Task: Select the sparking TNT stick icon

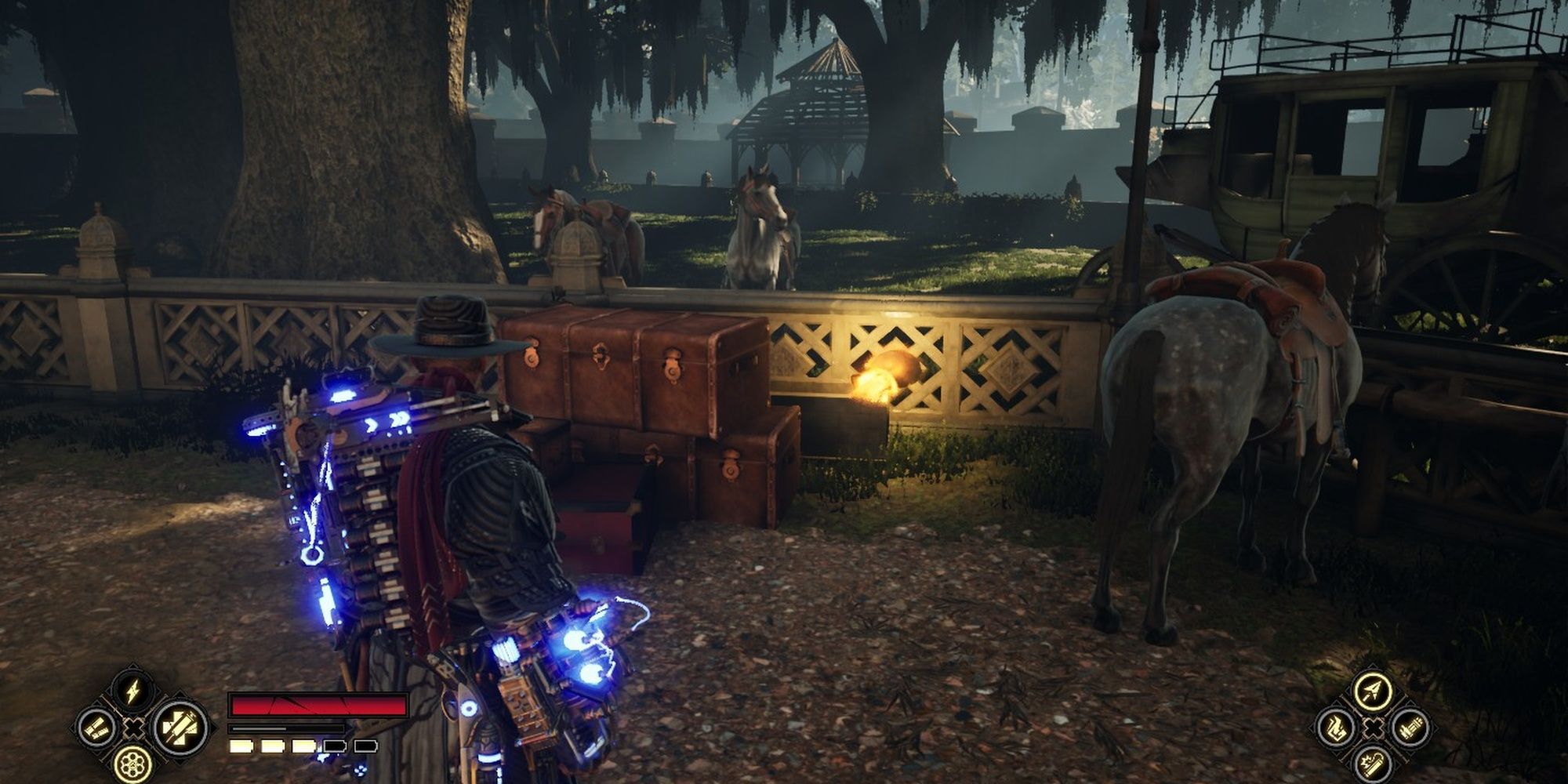Action: pyautogui.click(x=1374, y=765)
